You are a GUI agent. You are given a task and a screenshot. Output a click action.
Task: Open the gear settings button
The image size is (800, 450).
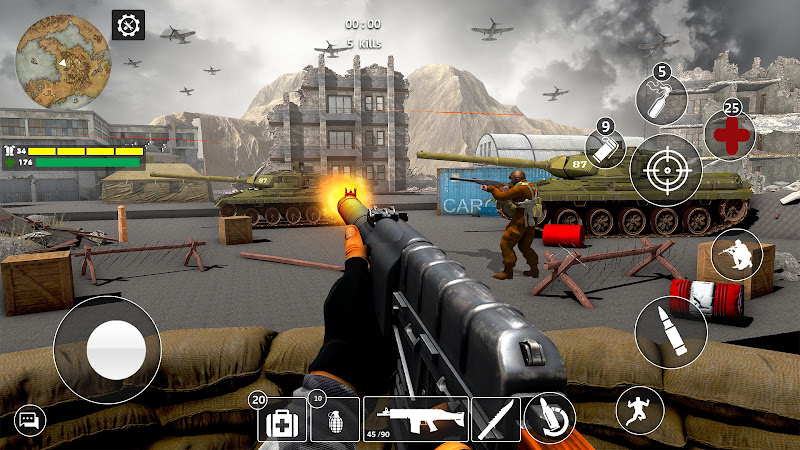tap(128, 25)
